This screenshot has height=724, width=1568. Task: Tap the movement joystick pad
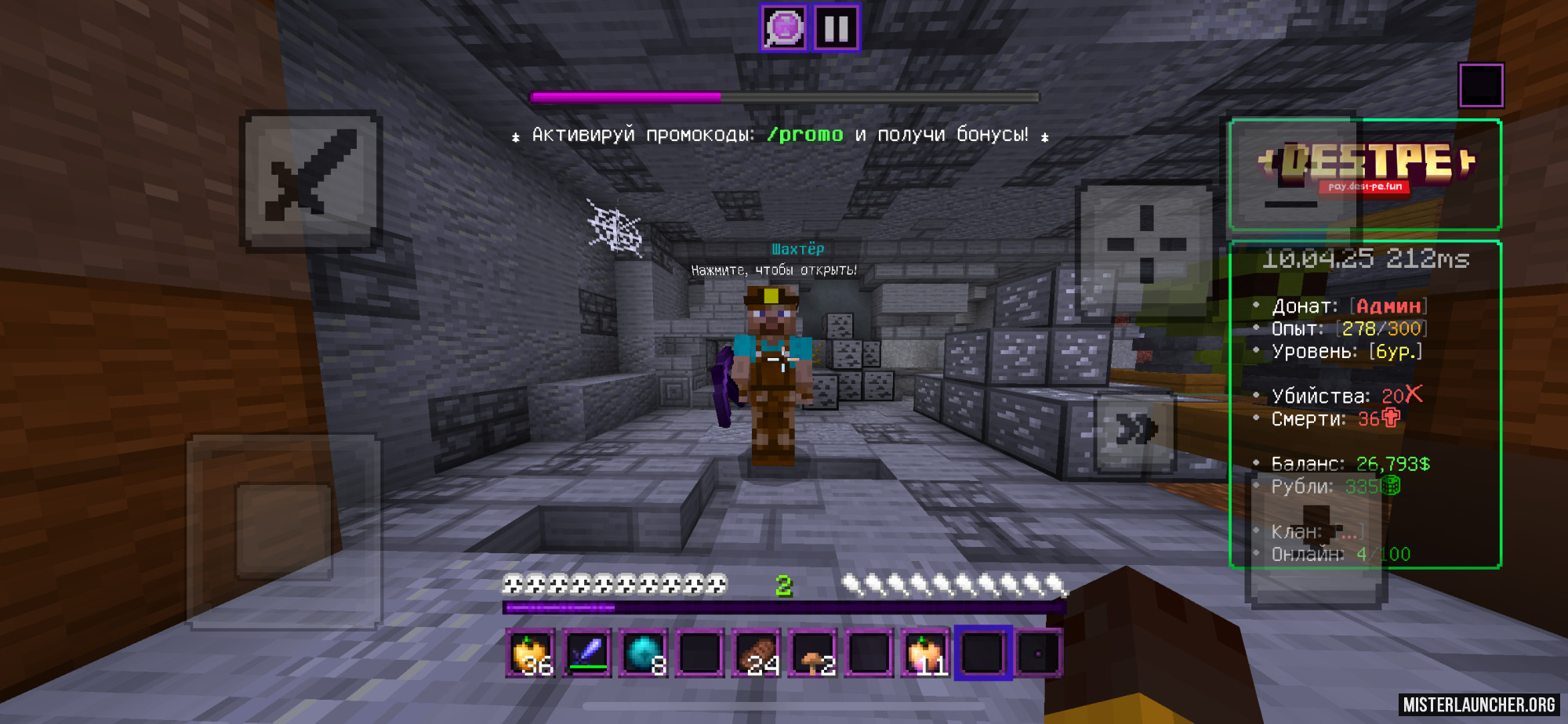284,531
